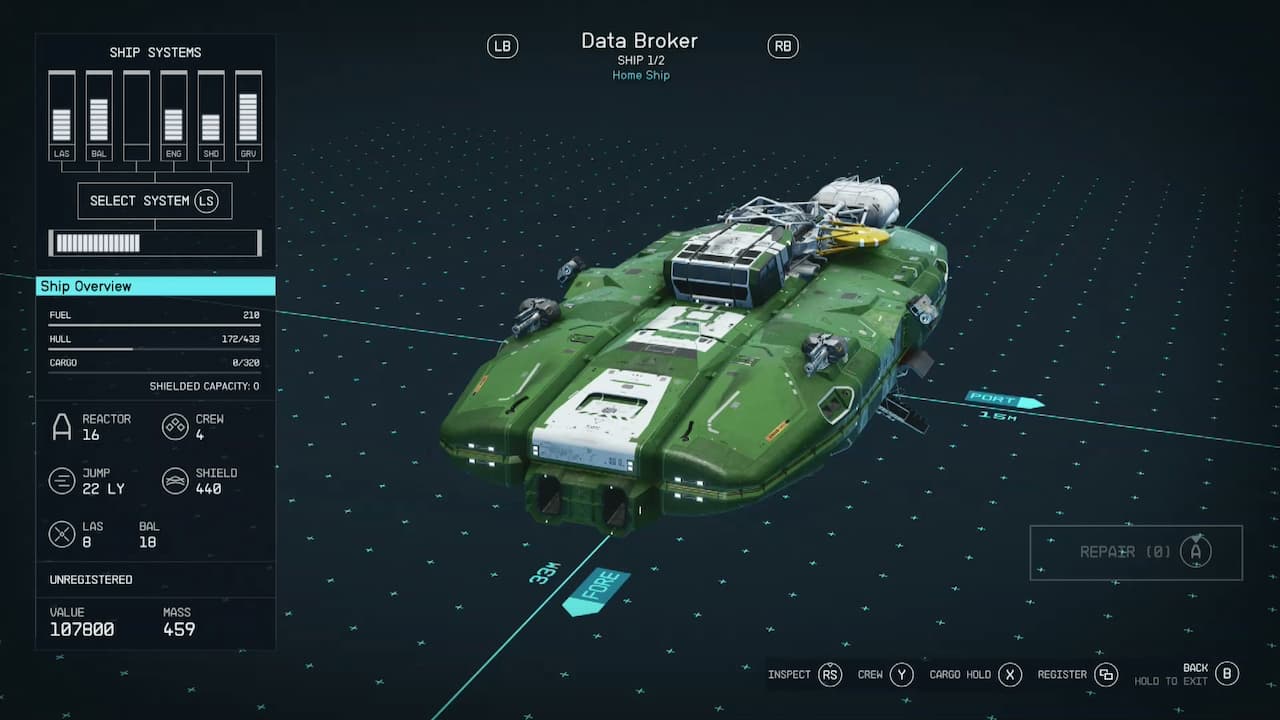Switch to previous ship with LB tab

pos(502,46)
